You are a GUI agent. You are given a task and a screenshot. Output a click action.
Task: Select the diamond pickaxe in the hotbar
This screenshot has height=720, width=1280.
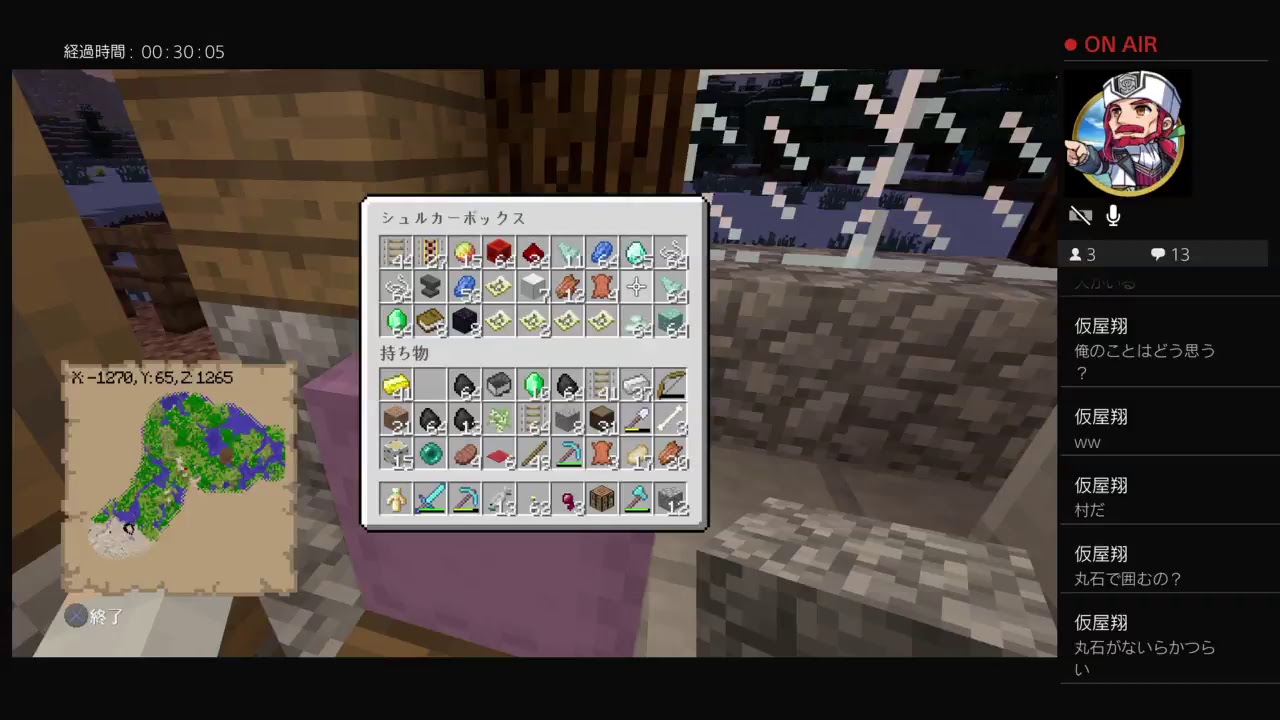465,497
